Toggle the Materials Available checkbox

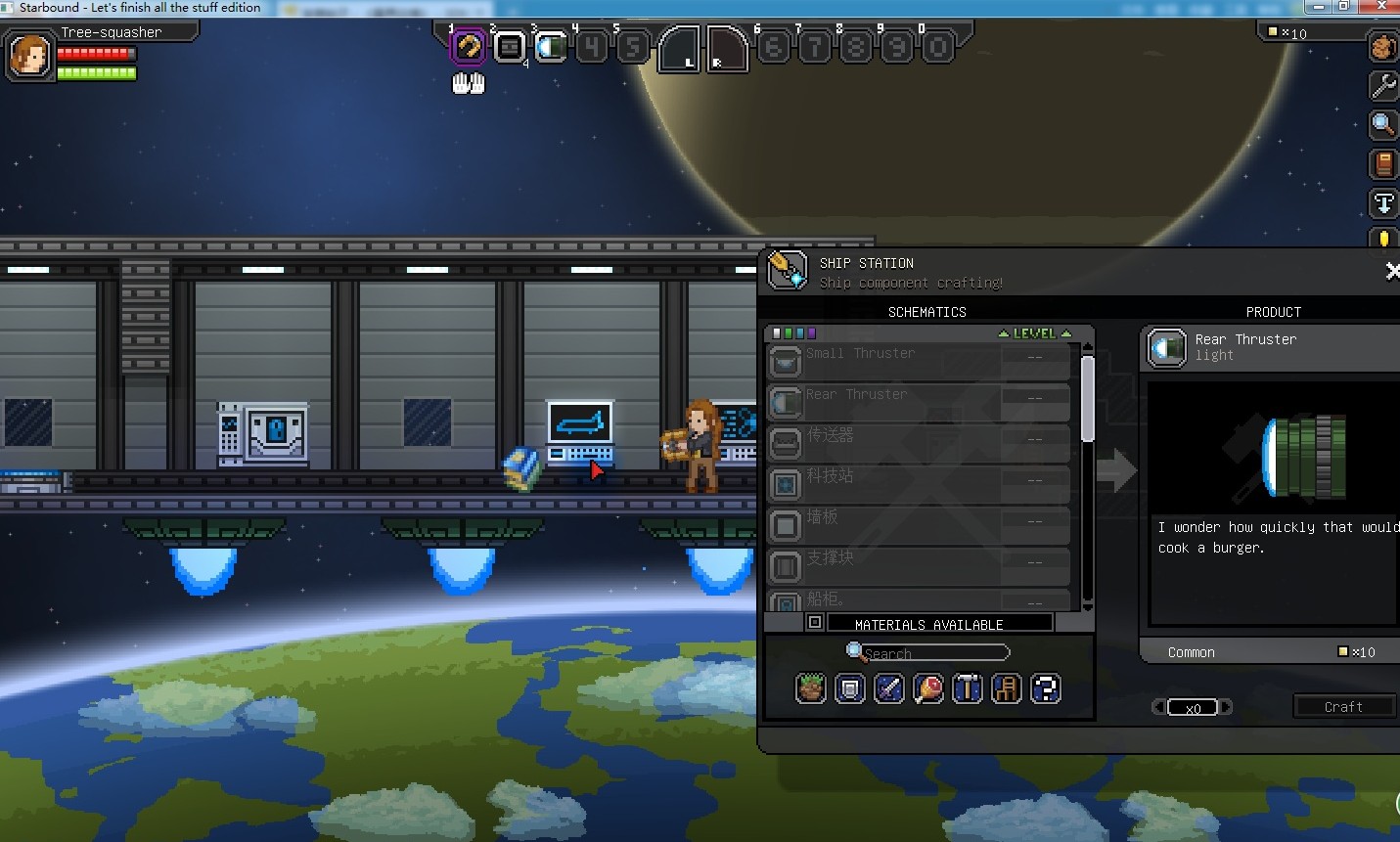pyautogui.click(x=814, y=623)
